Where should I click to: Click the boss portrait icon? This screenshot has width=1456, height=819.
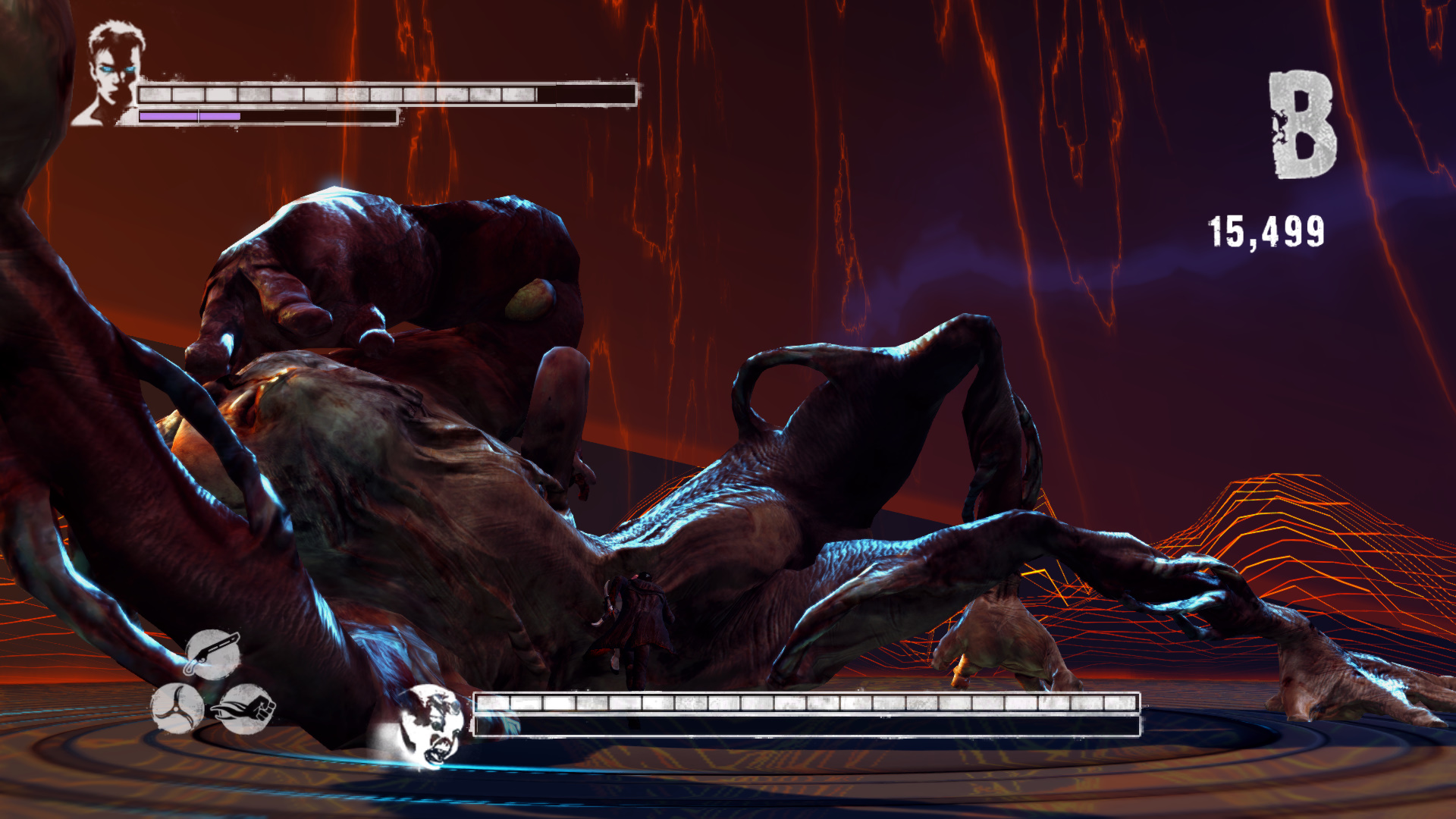click(x=430, y=724)
